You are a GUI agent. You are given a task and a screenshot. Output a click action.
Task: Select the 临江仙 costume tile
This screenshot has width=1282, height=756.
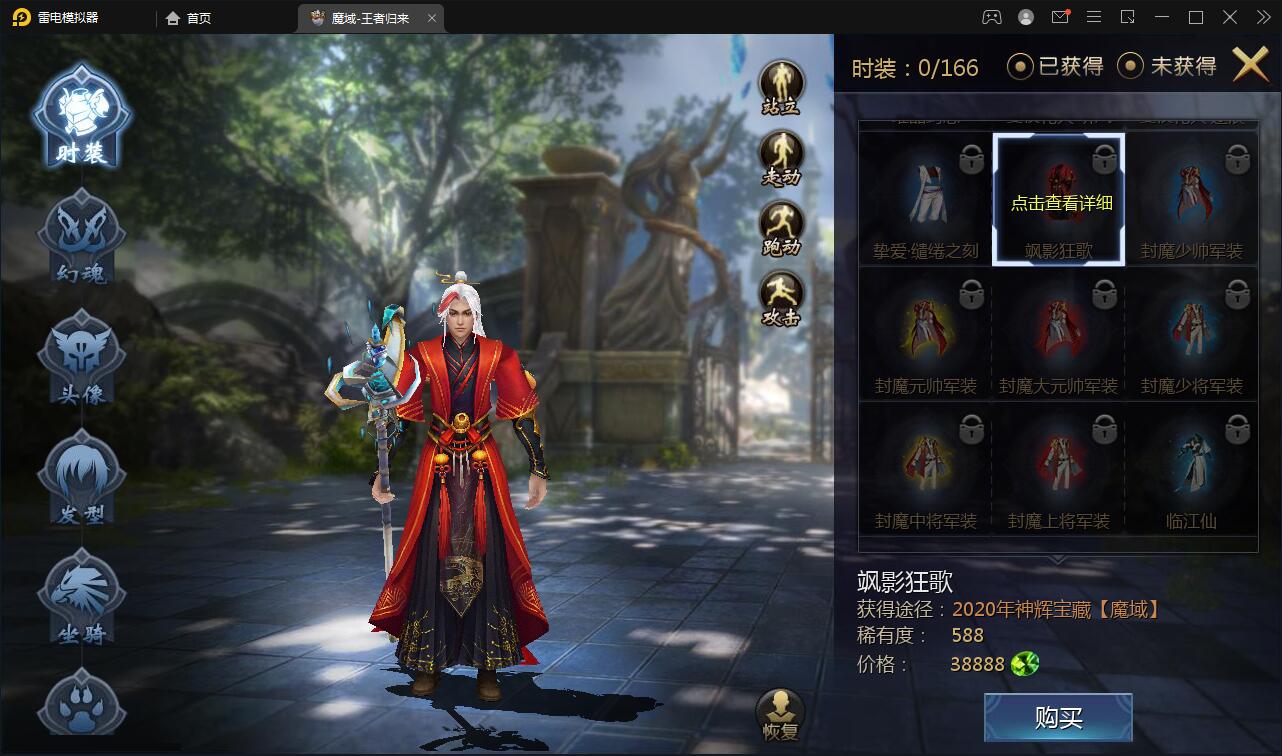[x=1191, y=470]
